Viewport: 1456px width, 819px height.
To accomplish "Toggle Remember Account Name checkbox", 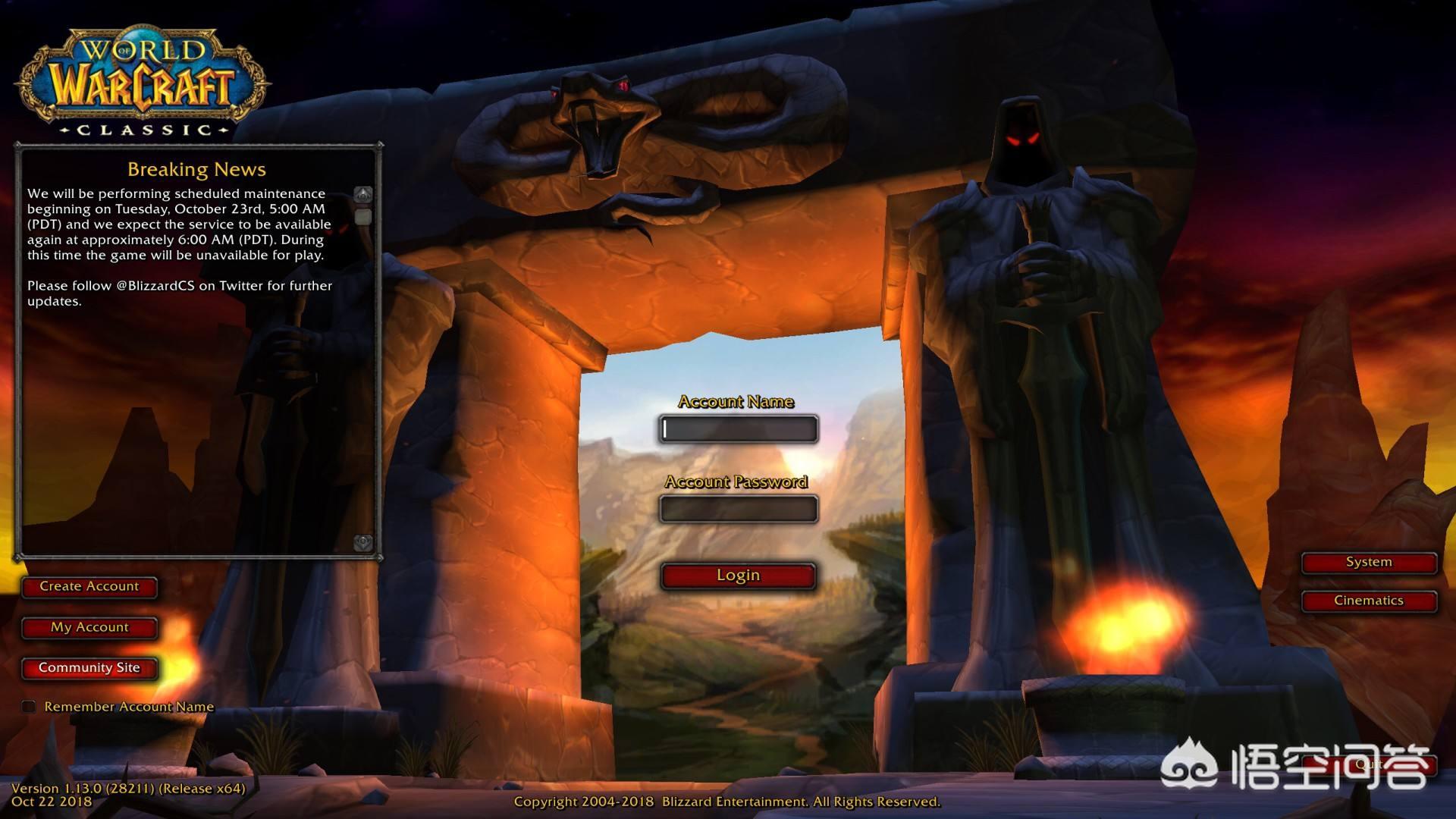I will (29, 707).
